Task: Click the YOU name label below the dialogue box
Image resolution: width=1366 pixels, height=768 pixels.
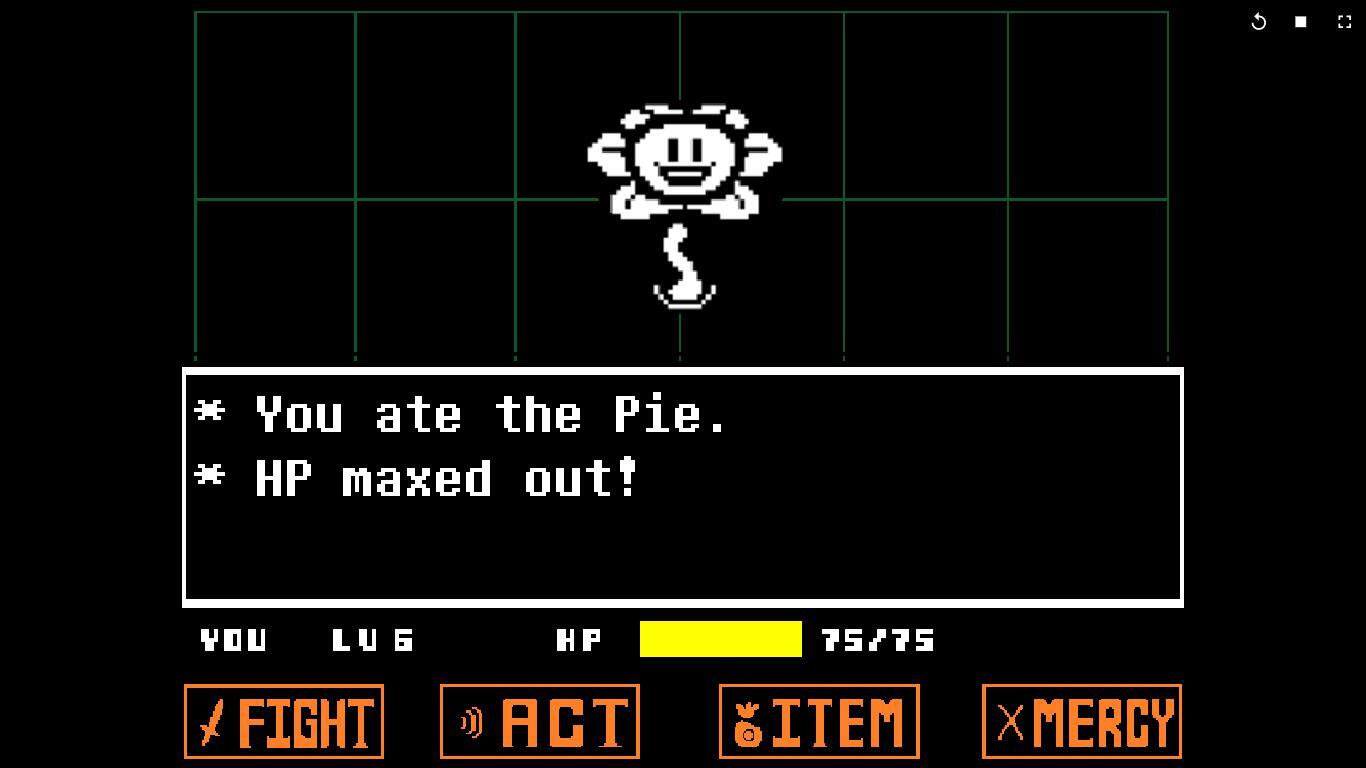Action: [x=232, y=641]
